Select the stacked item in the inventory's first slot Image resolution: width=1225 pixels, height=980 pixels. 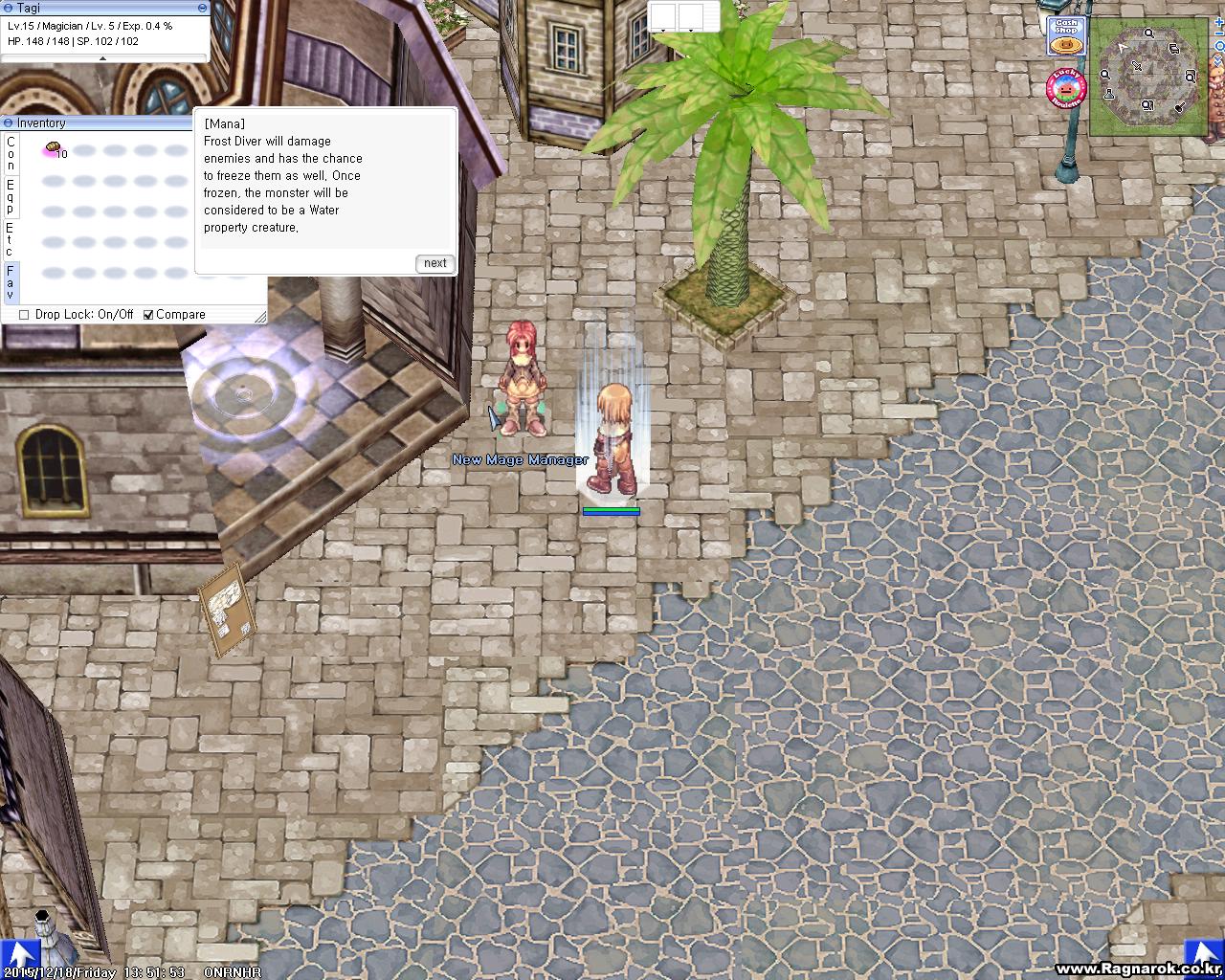[x=53, y=146]
